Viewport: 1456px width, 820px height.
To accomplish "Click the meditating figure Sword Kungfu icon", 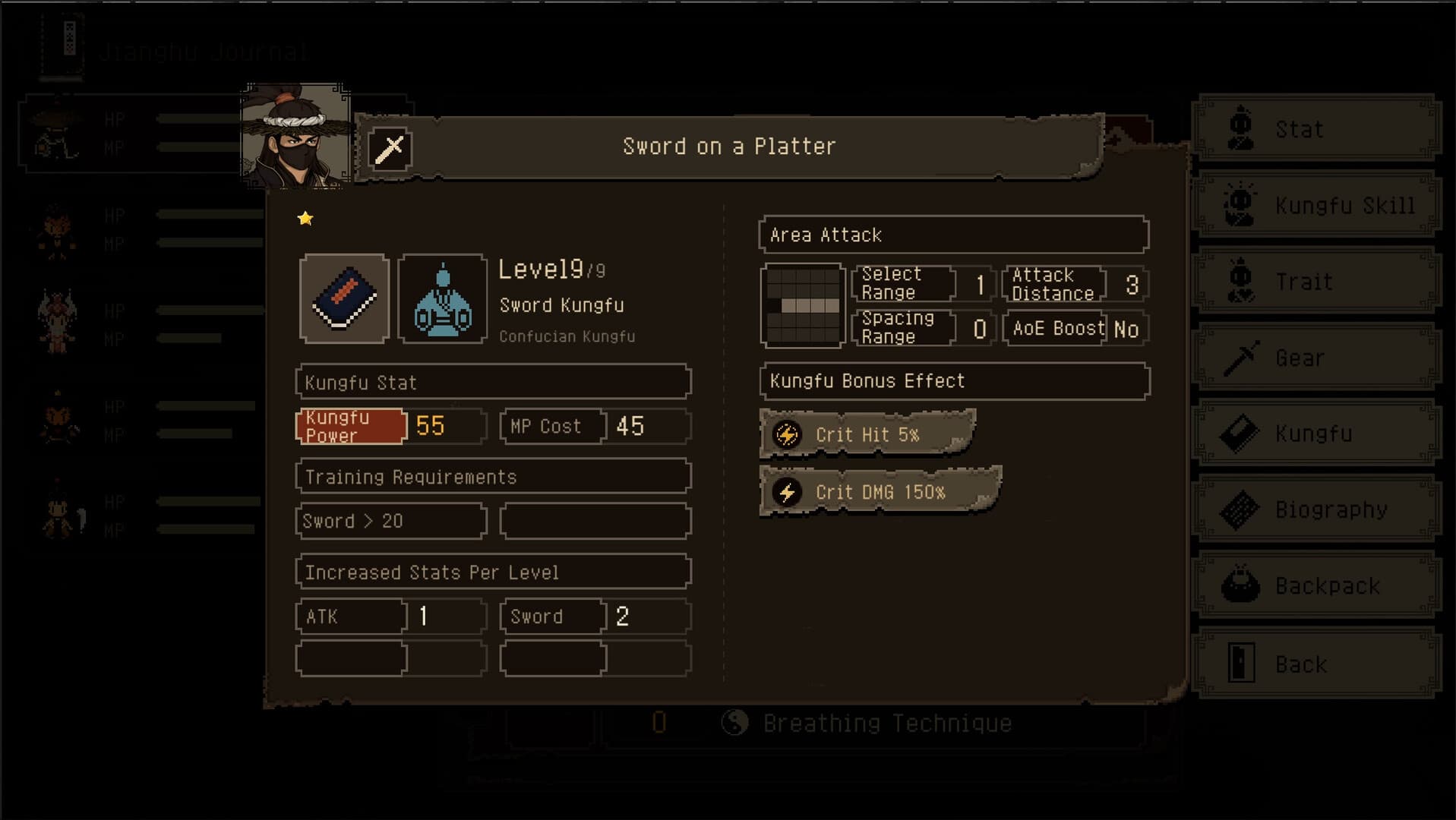I will point(443,297).
